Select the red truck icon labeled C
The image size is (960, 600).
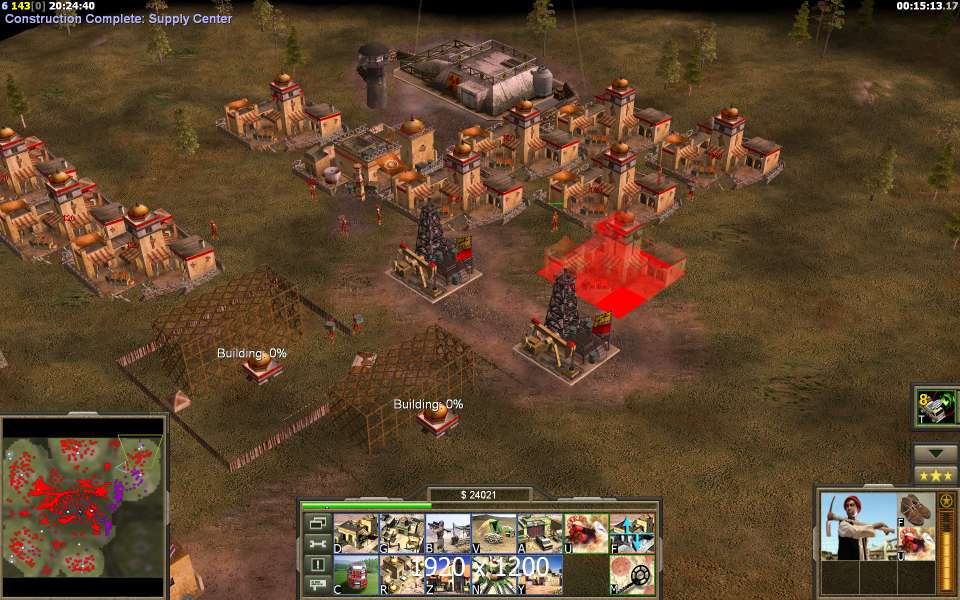[x=355, y=574]
